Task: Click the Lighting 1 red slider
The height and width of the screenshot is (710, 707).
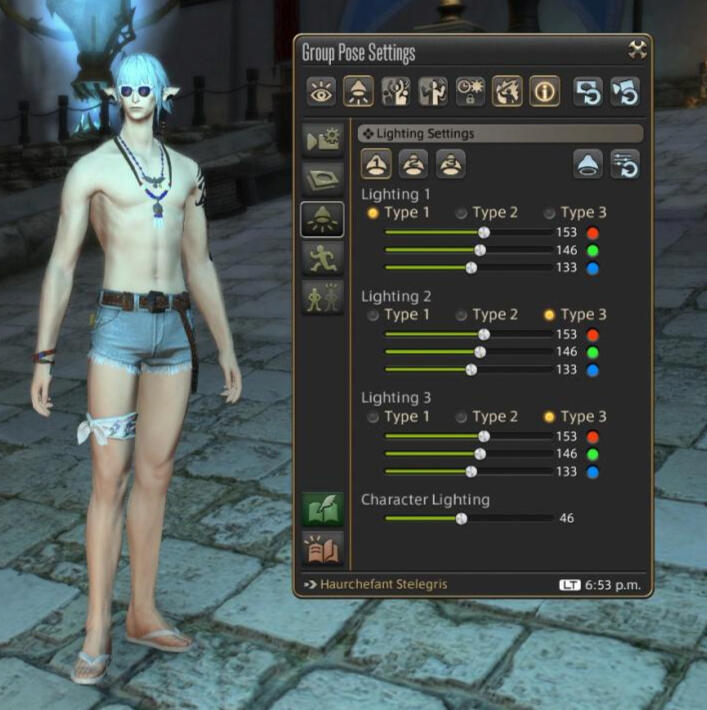Action: (x=483, y=232)
